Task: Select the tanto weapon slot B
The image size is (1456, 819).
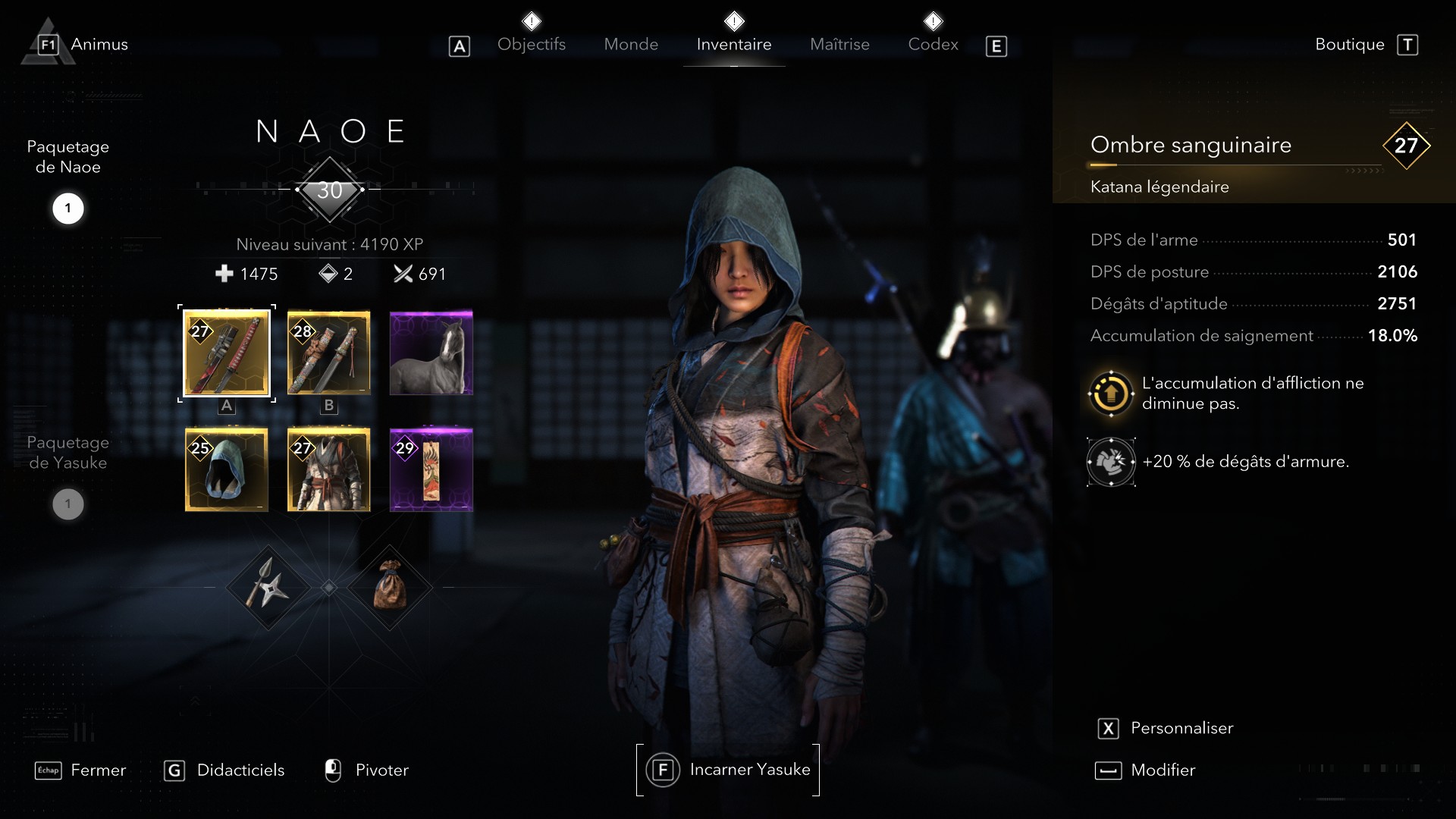Action: click(x=328, y=353)
